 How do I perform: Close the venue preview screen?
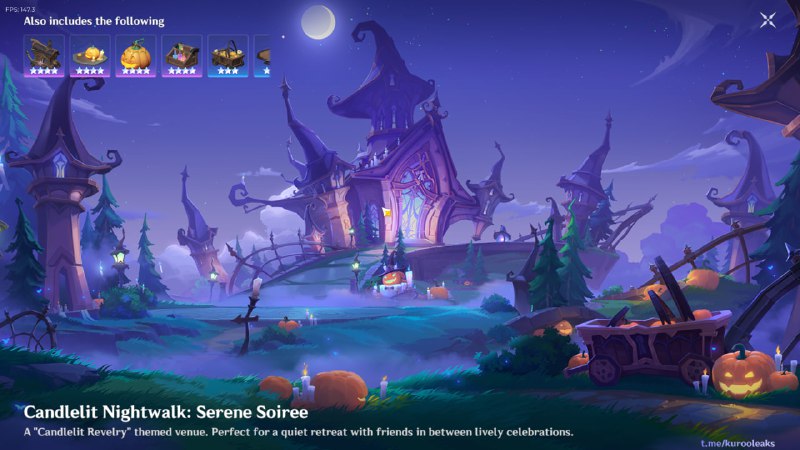point(767,20)
